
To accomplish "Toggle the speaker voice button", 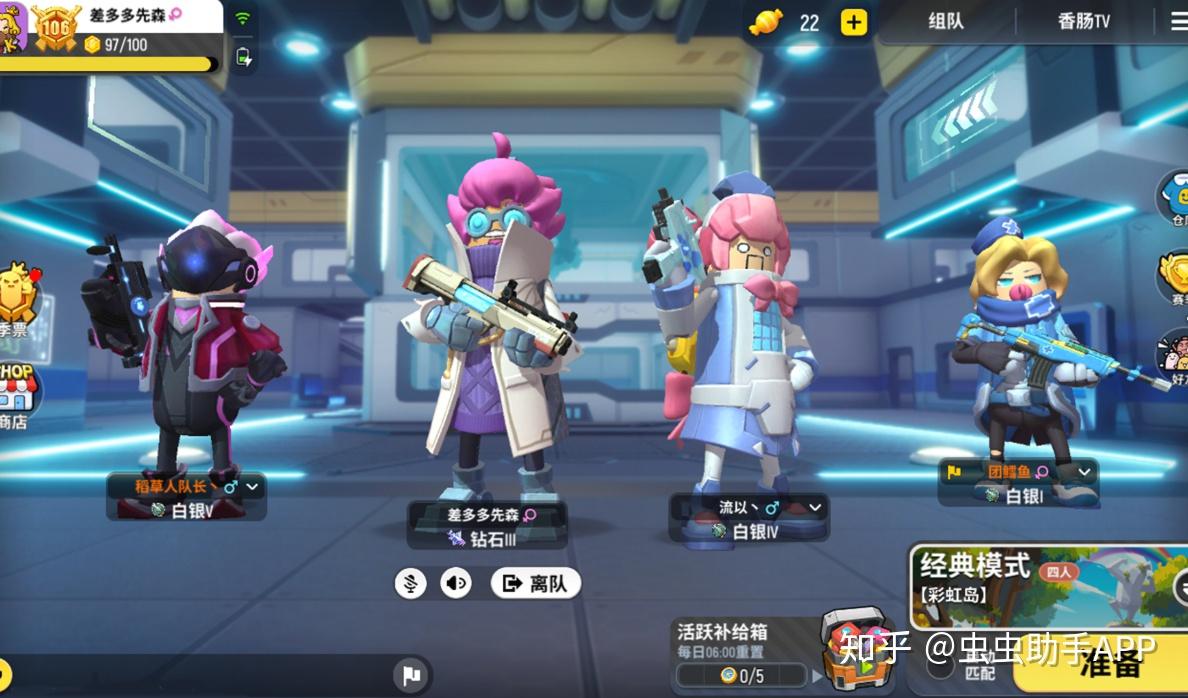I will coord(456,583).
